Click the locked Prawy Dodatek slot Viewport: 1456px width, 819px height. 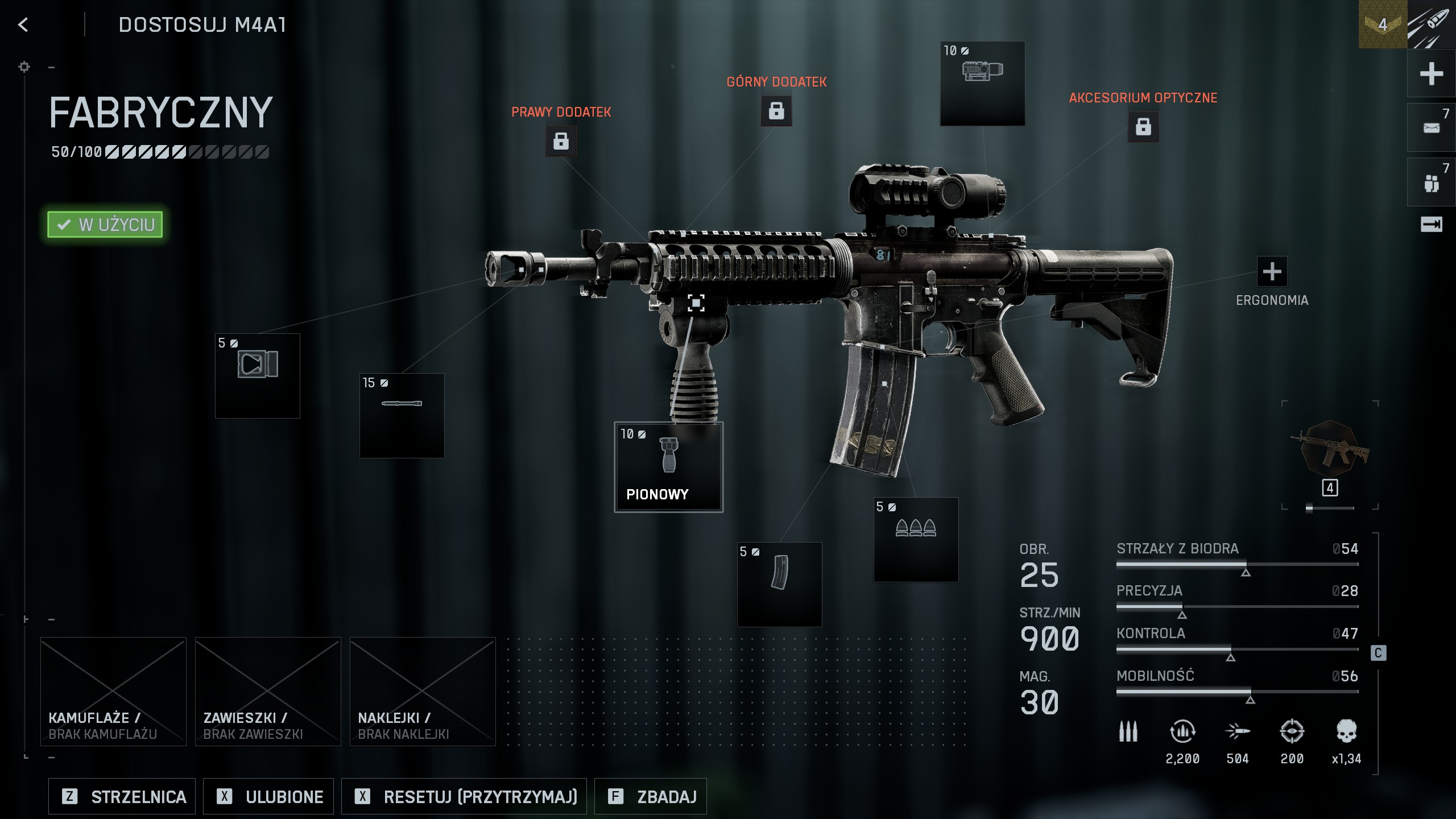pyautogui.click(x=561, y=140)
